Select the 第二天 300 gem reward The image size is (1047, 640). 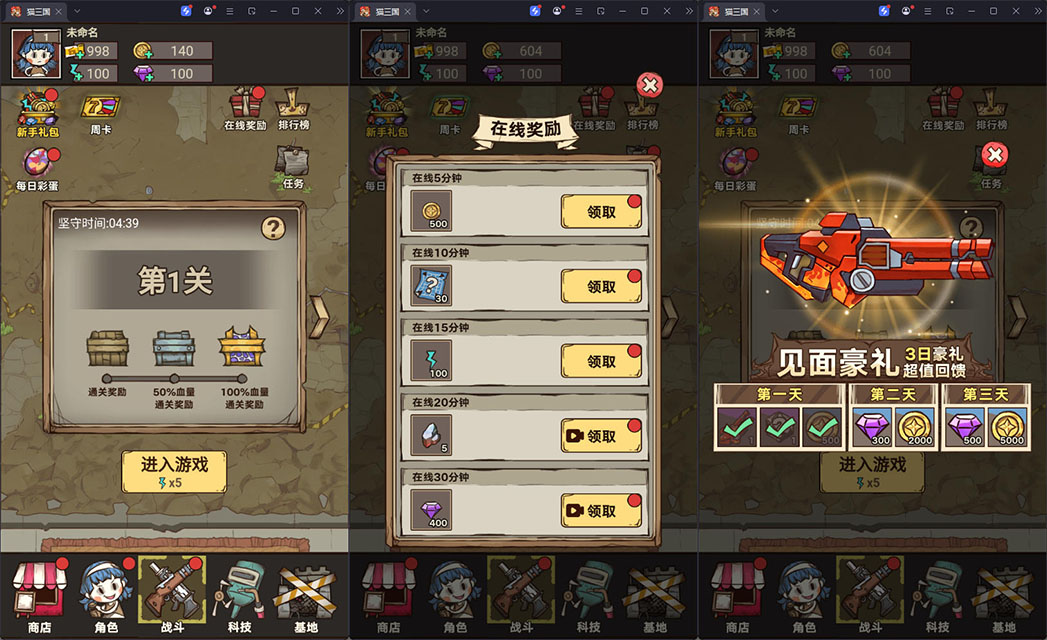(872, 427)
